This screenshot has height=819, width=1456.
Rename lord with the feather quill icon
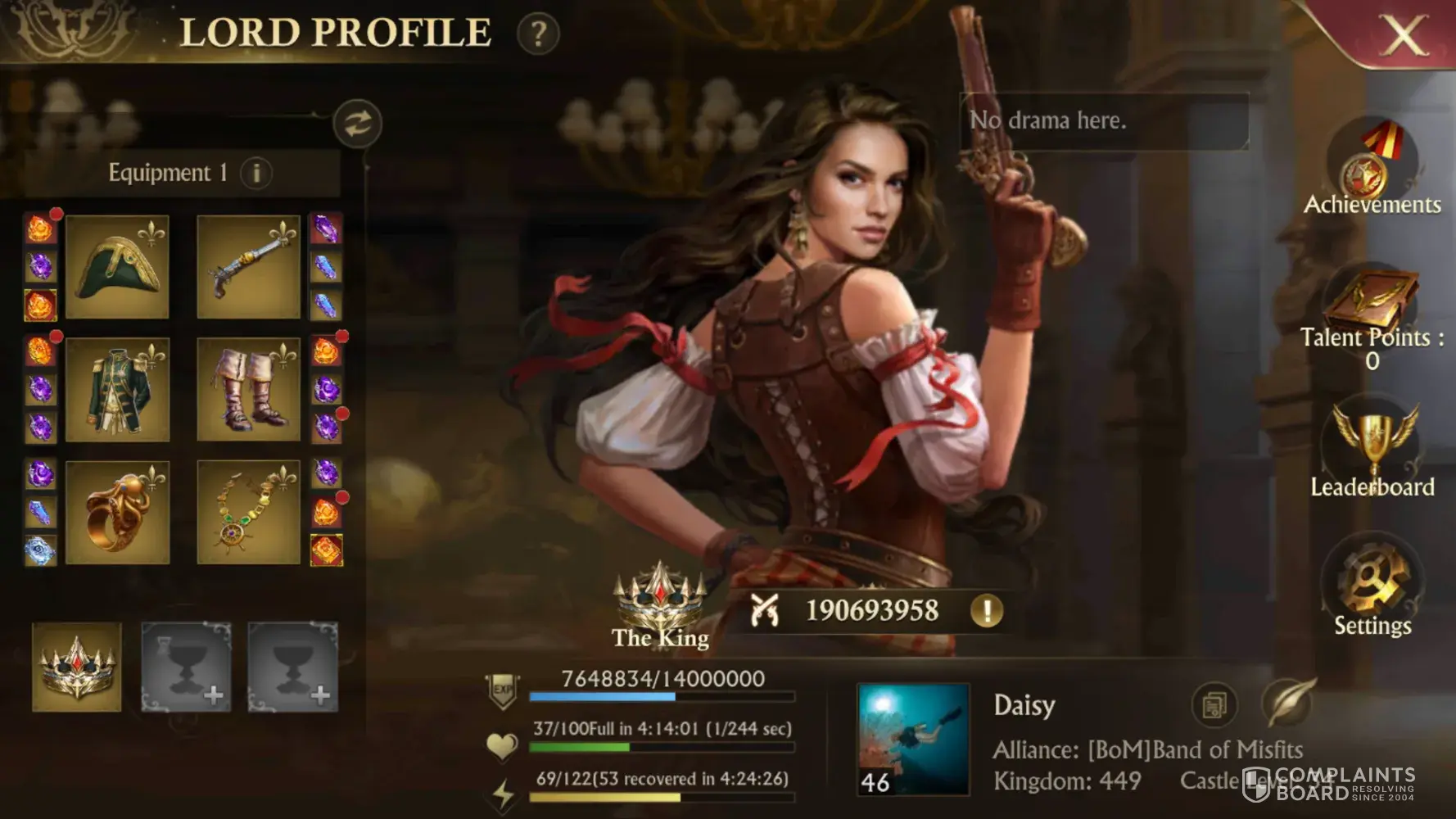pyautogui.click(x=1286, y=703)
